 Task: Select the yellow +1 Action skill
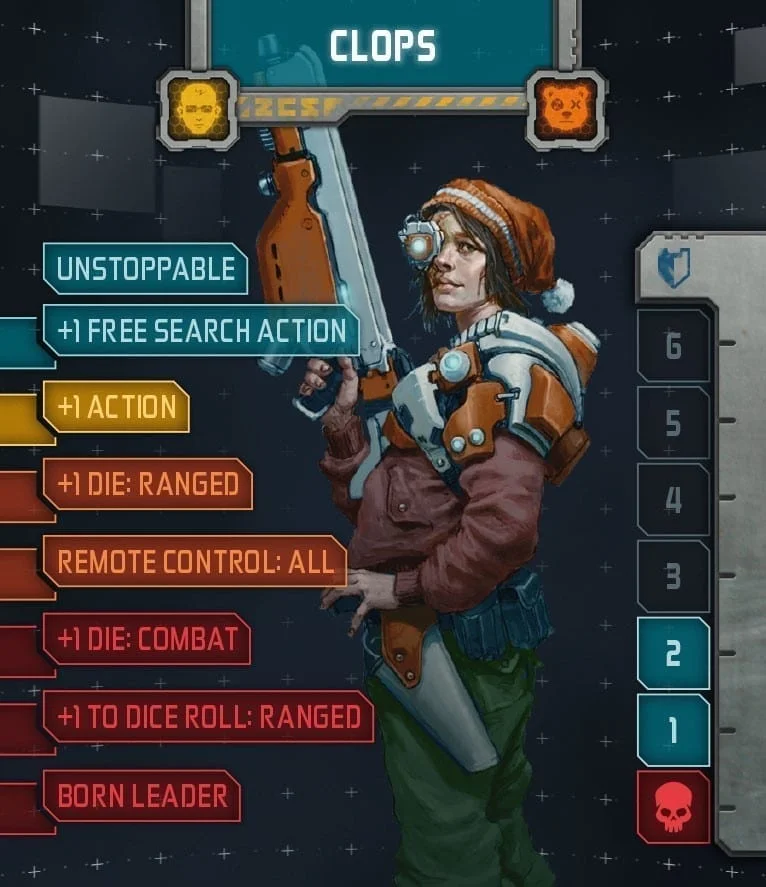tap(116, 407)
